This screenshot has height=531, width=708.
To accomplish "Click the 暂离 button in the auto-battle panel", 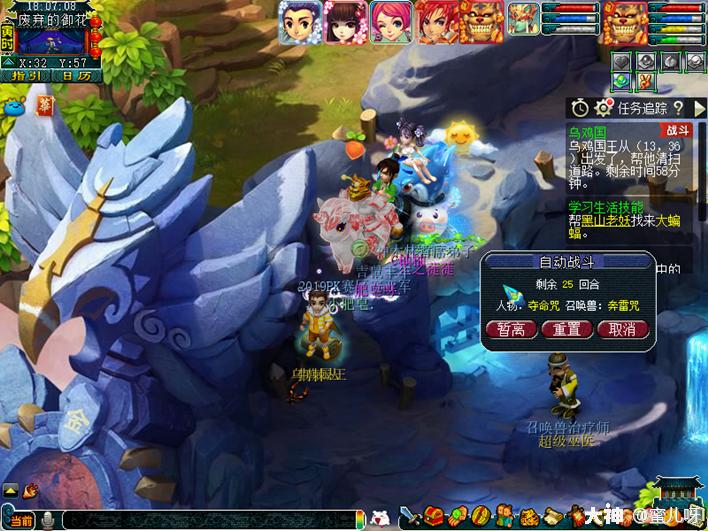I will click(510, 330).
